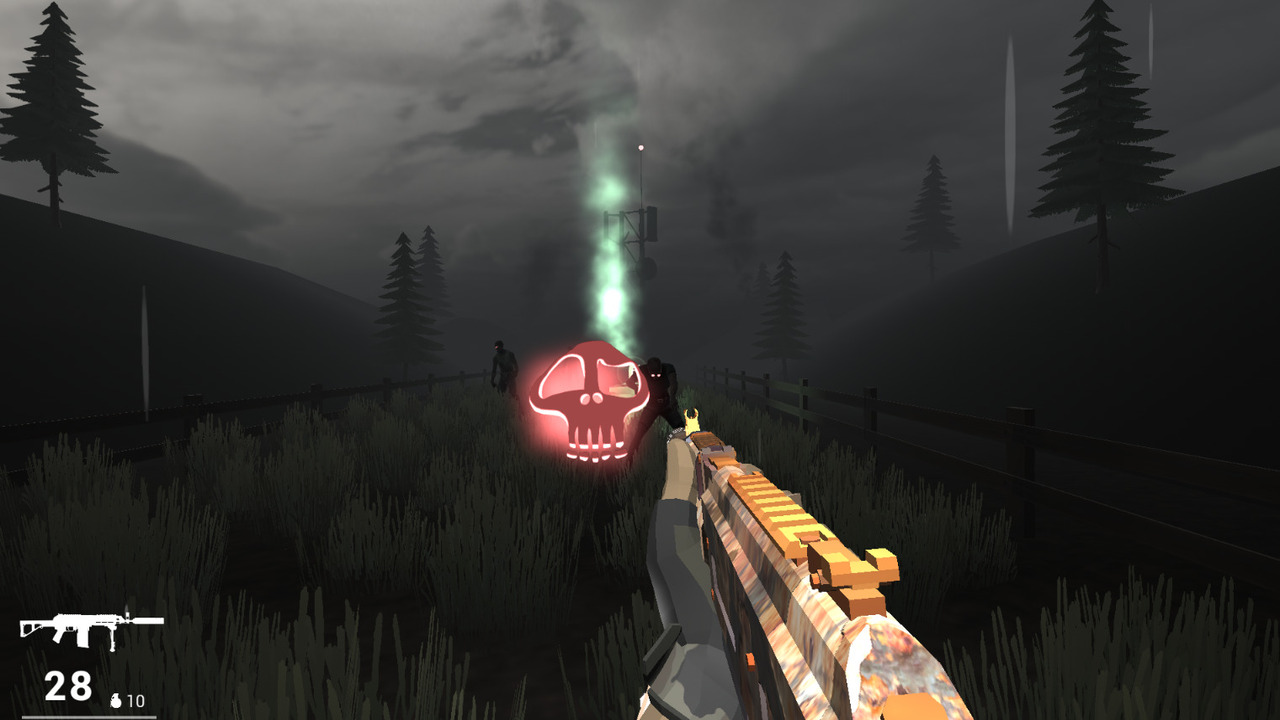Image resolution: width=1280 pixels, height=720 pixels.
Task: Click the skull's left eye socket
Action: (565, 380)
